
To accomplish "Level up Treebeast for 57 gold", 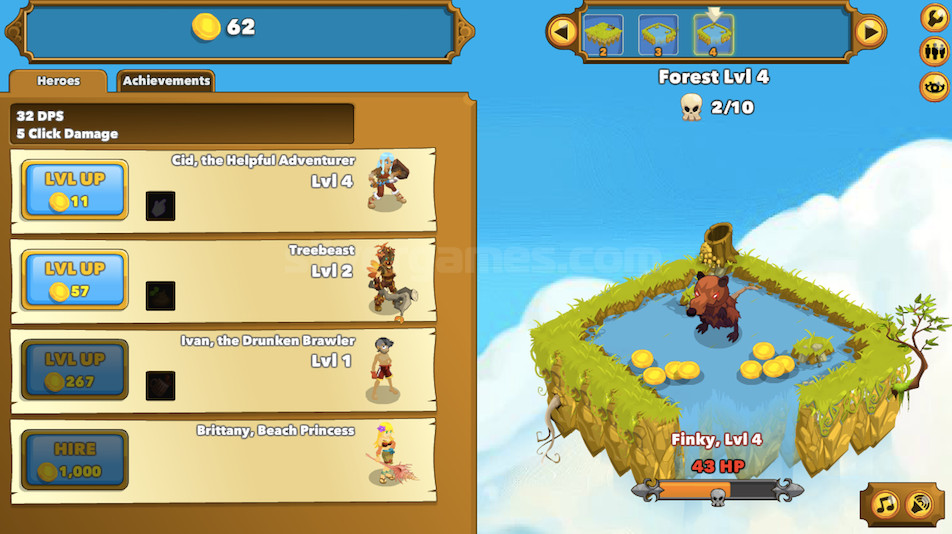I will 75,280.
